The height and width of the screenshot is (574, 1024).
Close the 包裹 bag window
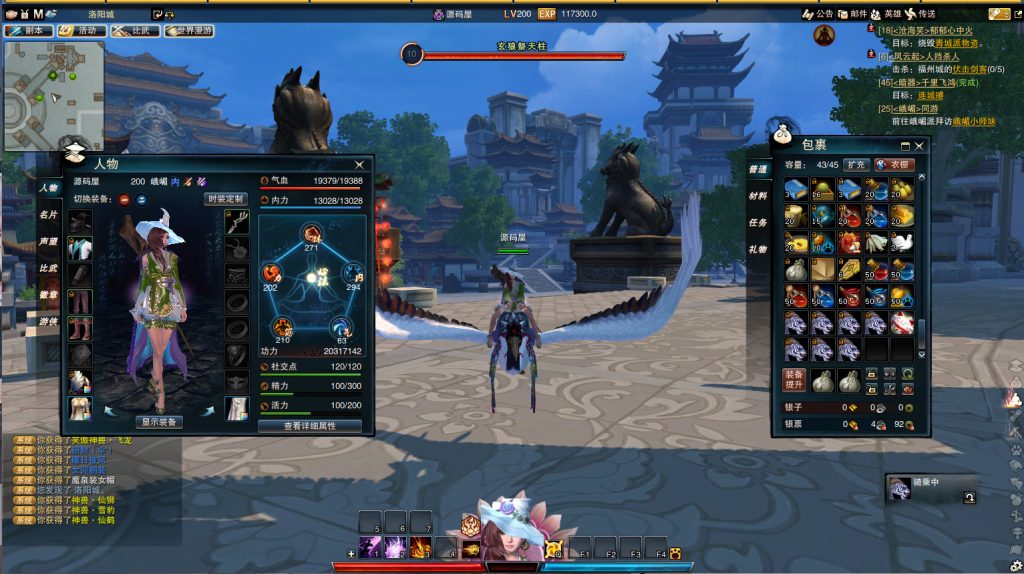pyautogui.click(x=919, y=145)
